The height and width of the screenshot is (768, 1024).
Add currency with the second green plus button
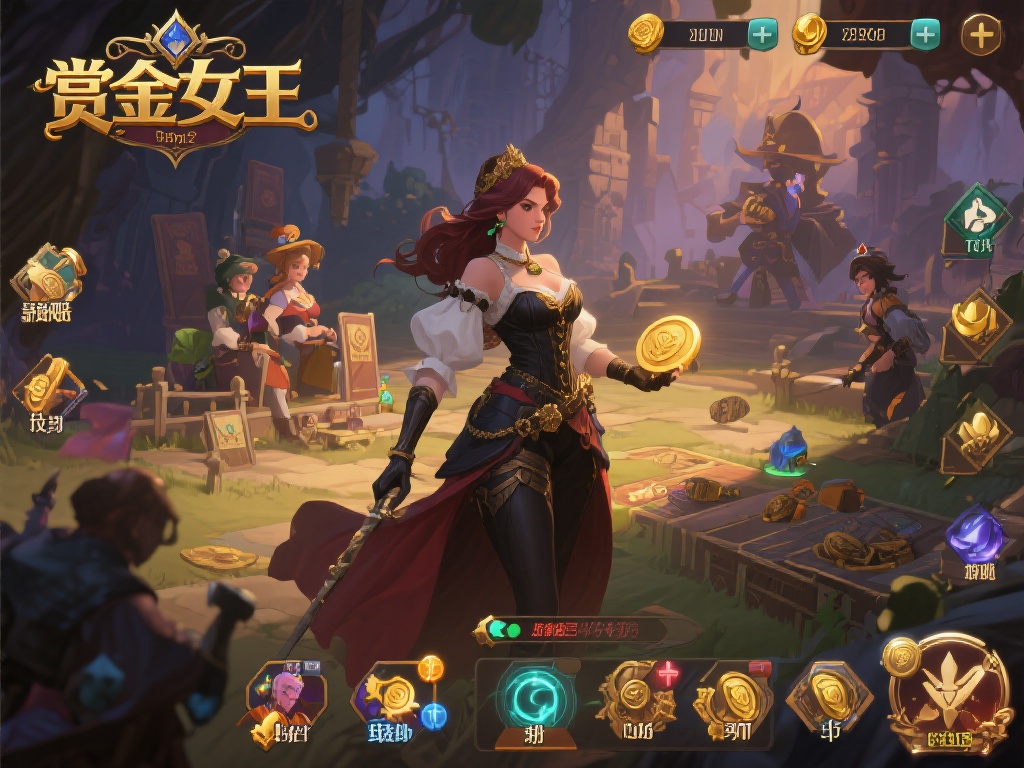pyautogui.click(x=925, y=35)
